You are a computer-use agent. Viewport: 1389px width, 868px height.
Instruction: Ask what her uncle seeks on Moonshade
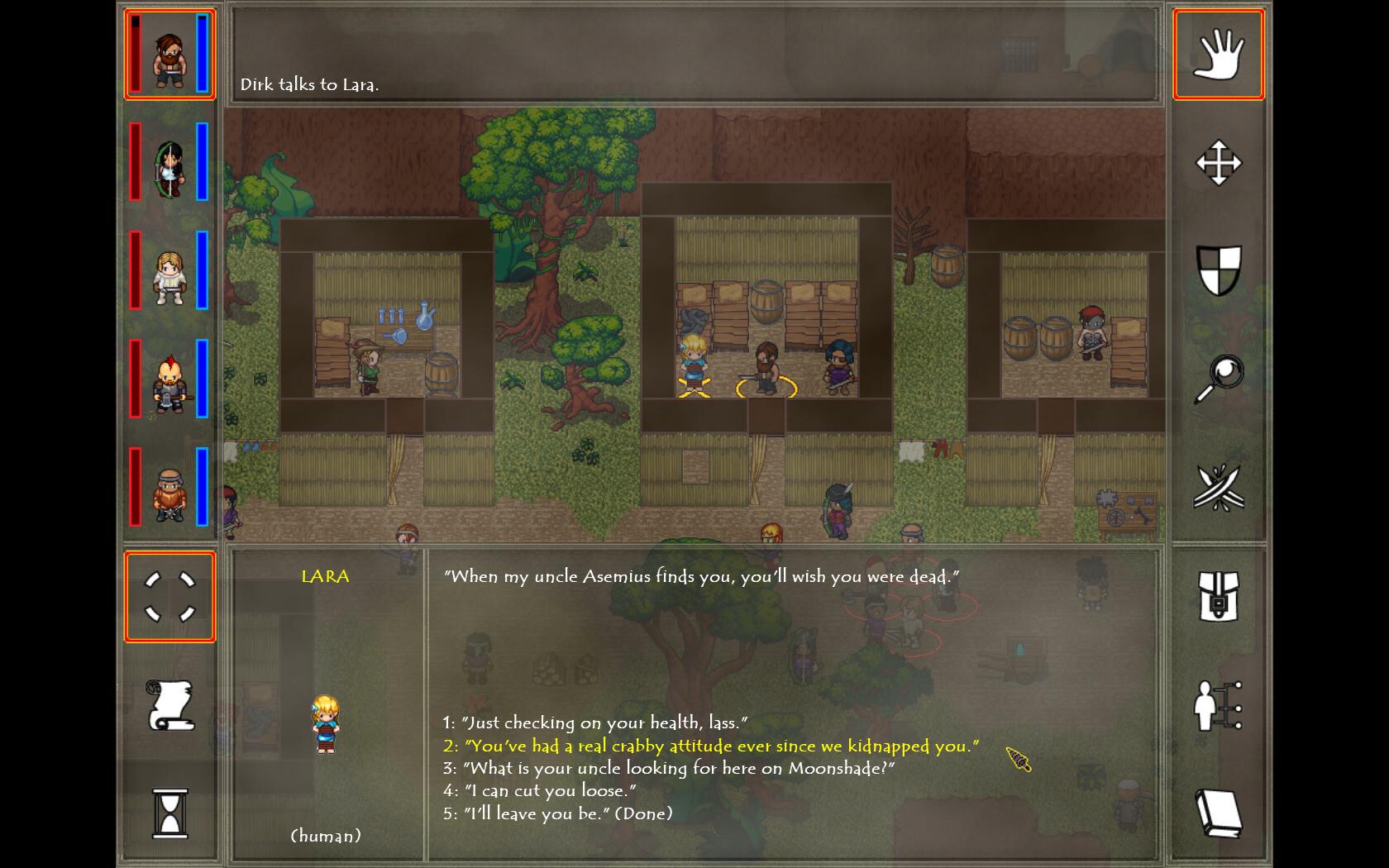click(669, 768)
